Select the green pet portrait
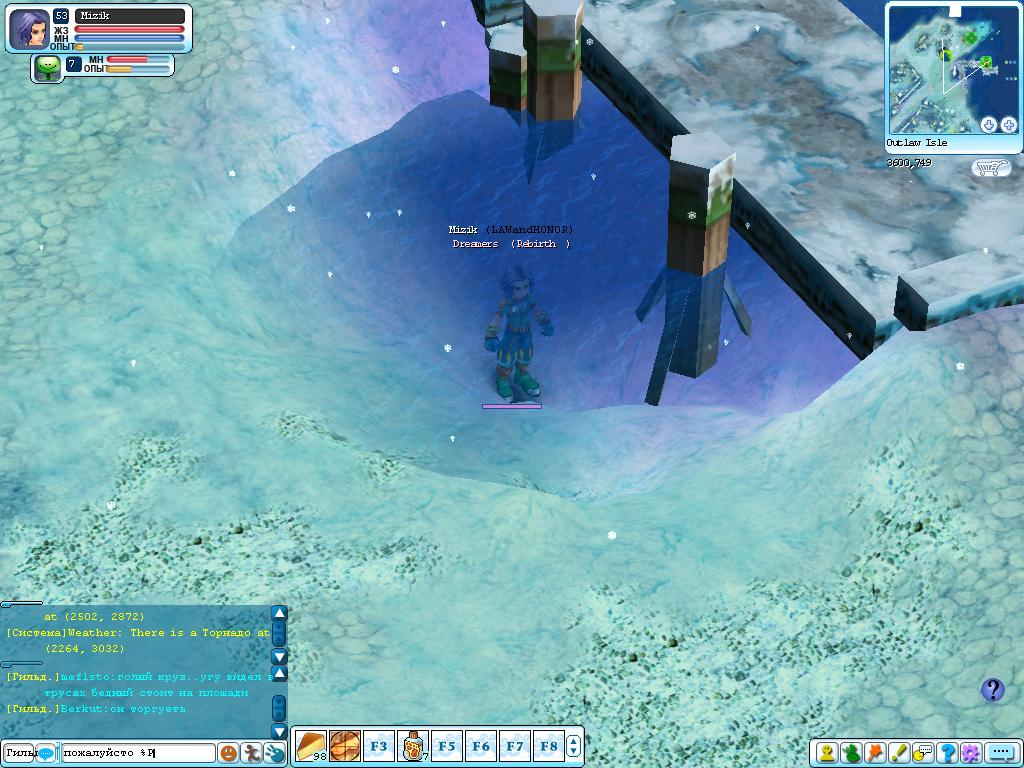This screenshot has width=1024, height=768. (x=47, y=67)
